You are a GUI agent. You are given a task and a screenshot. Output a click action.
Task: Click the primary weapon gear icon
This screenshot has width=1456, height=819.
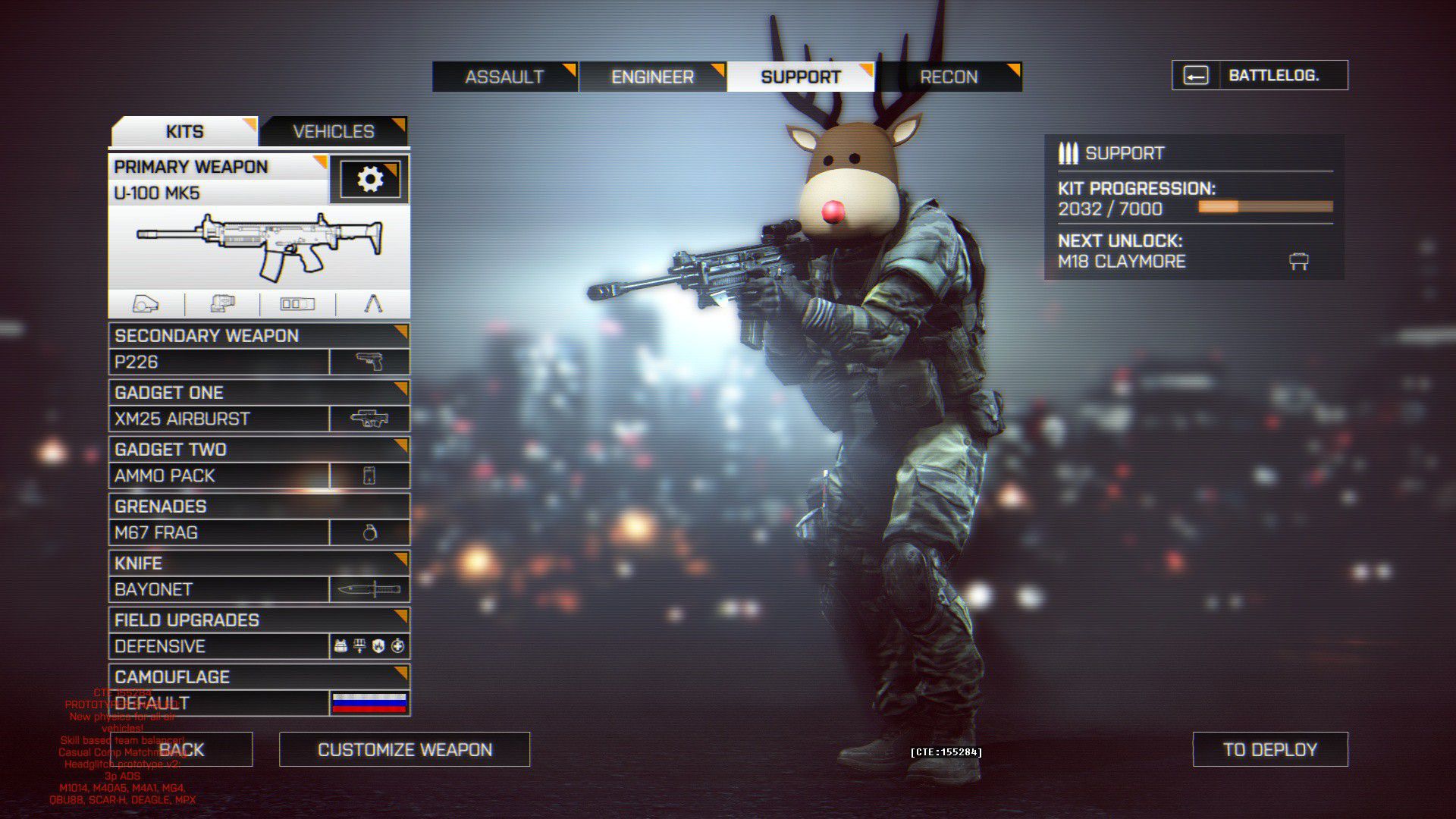point(370,180)
